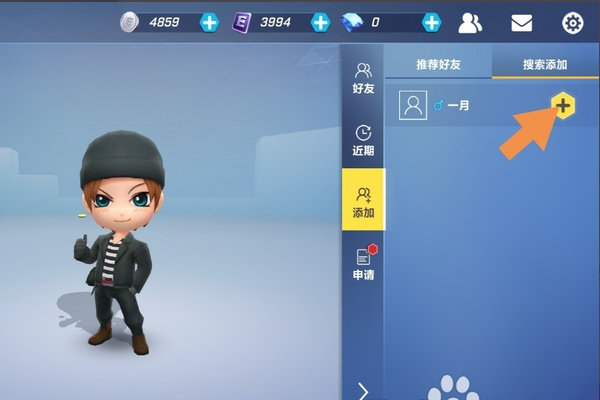The height and width of the screenshot is (400, 600).
Task: Collapse the side panel with the arrow
Action: point(363,390)
